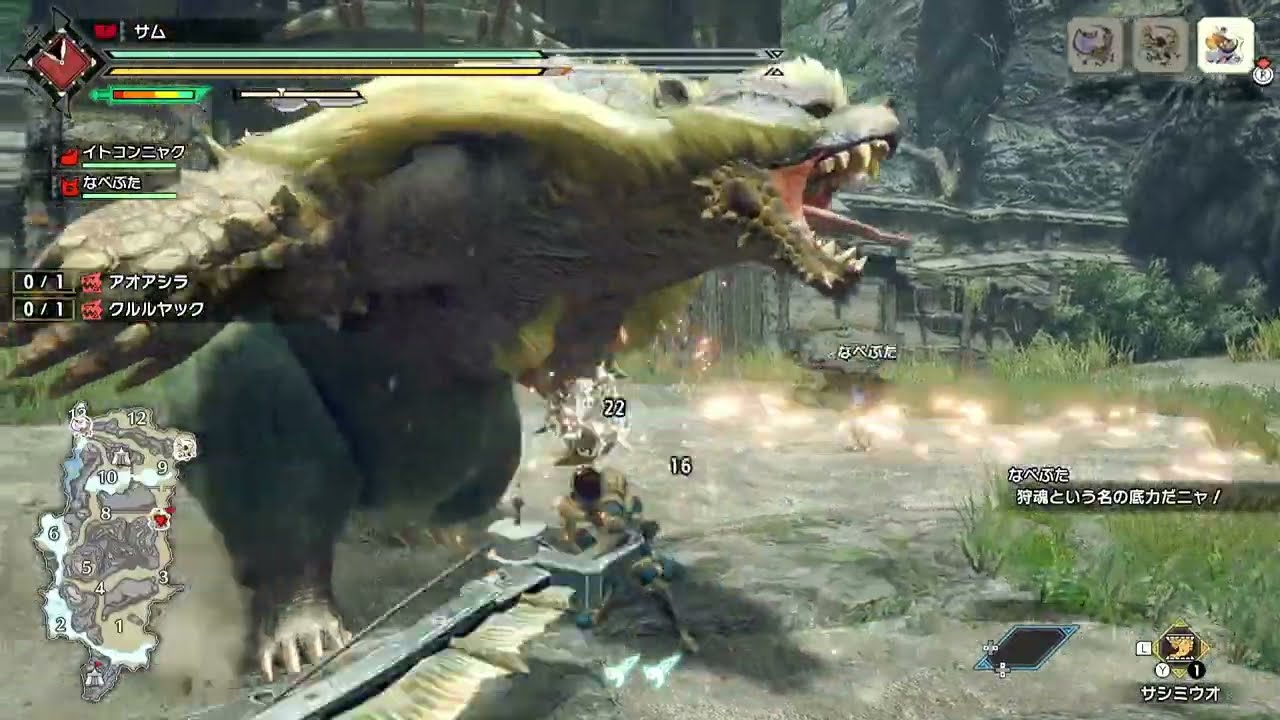Image resolution: width=1280 pixels, height=720 pixels.
Task: Click the skull monster icon near area 9
Action: pos(184,448)
